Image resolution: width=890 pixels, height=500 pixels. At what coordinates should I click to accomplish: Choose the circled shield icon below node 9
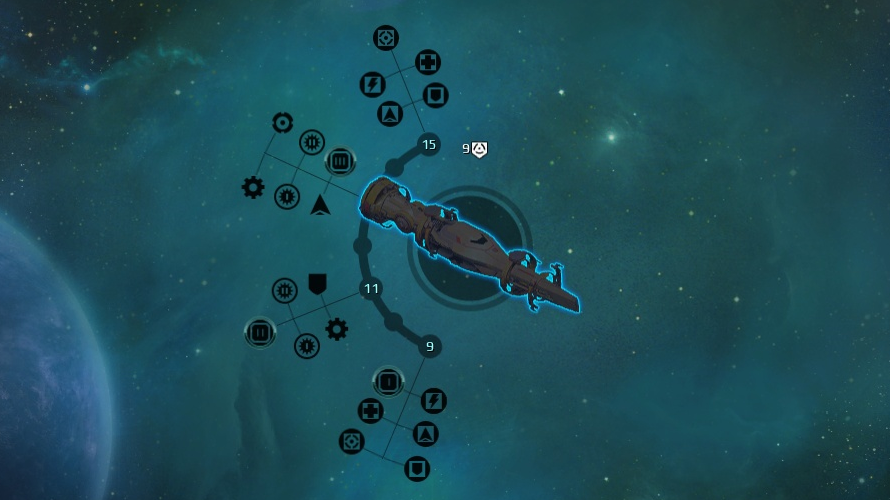coord(417,468)
